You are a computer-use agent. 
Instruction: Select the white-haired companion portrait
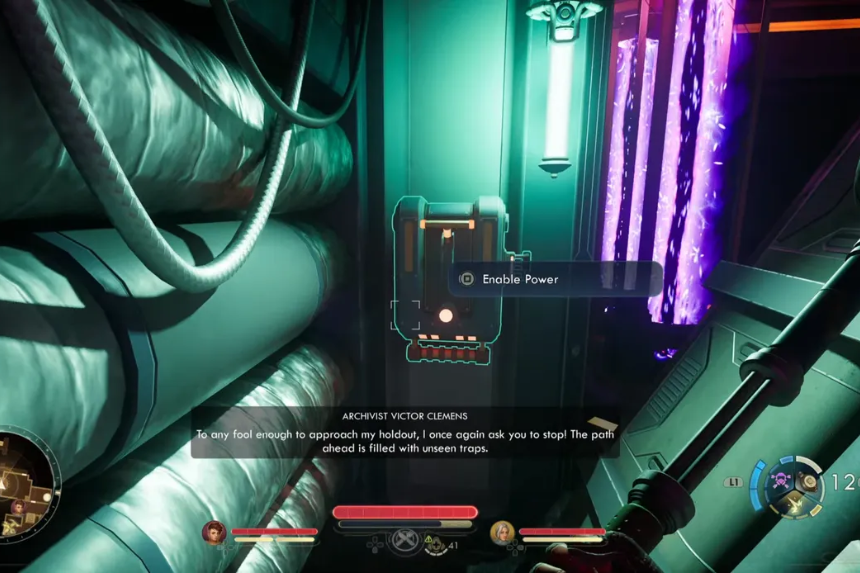(501, 532)
